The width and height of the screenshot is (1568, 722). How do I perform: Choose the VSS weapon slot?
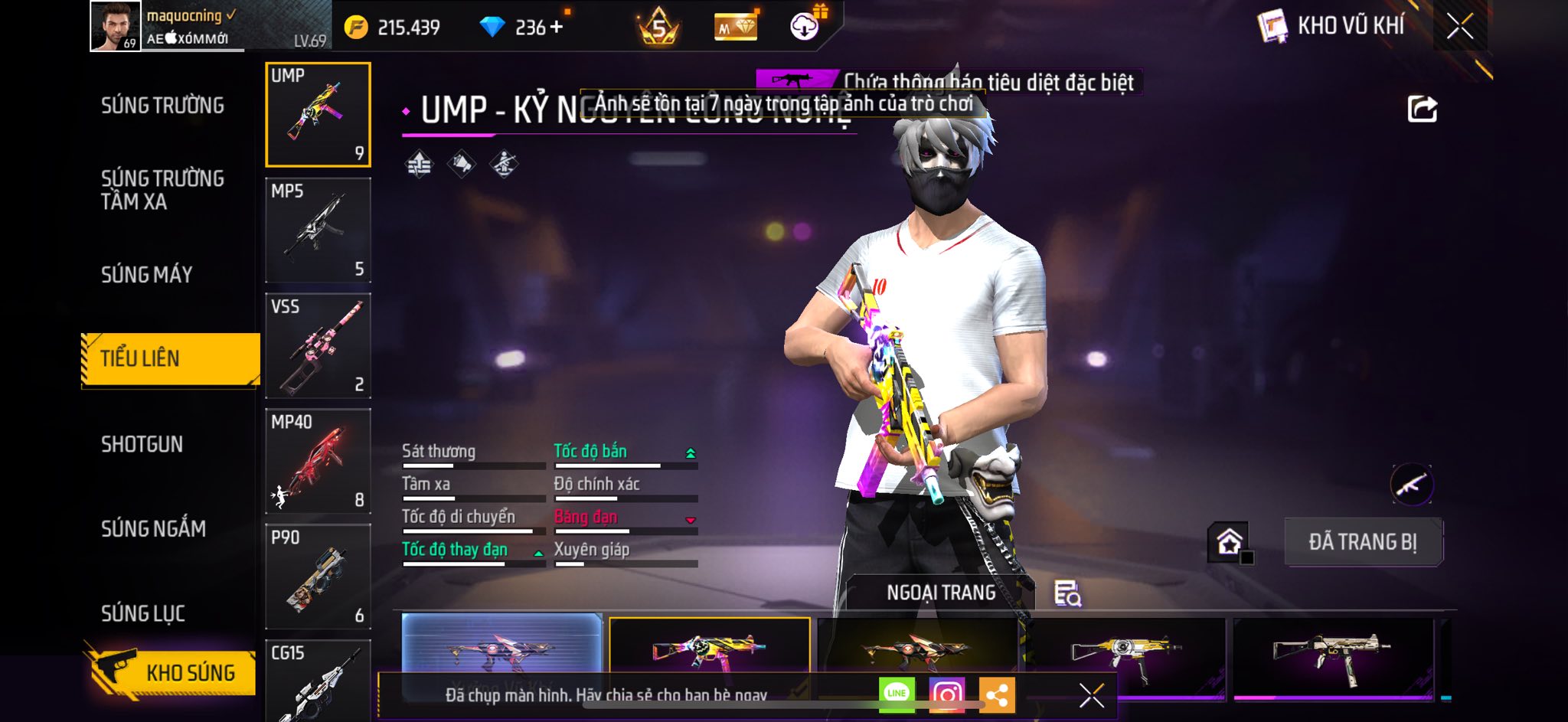318,345
